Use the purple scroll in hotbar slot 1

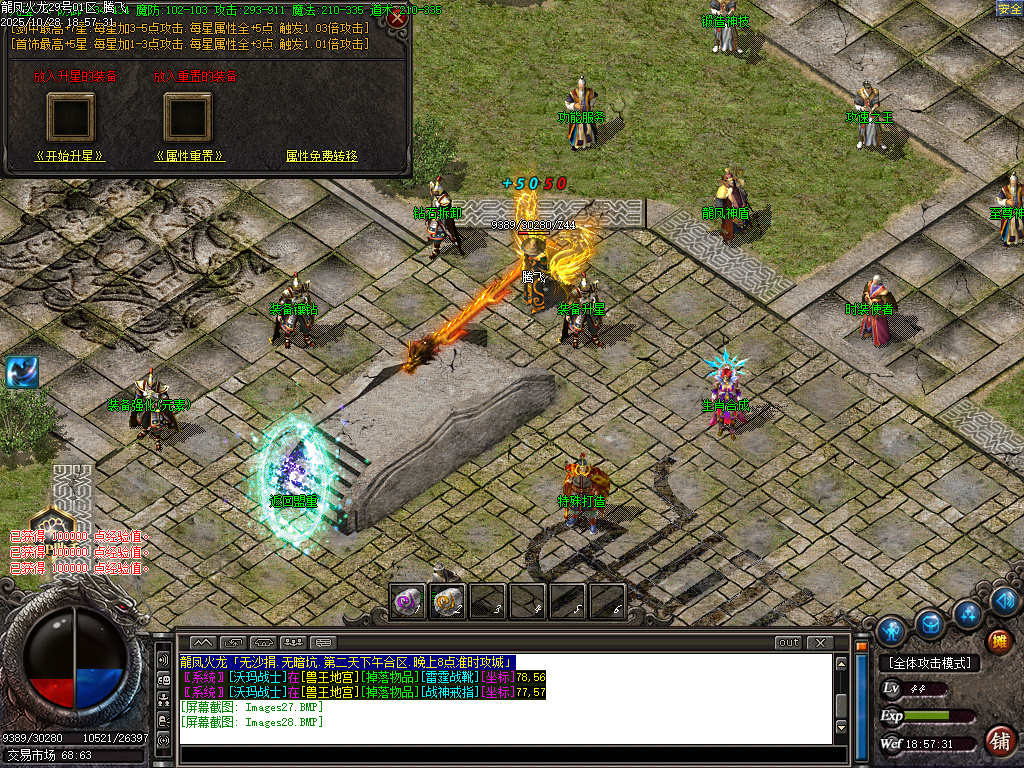pyautogui.click(x=408, y=601)
